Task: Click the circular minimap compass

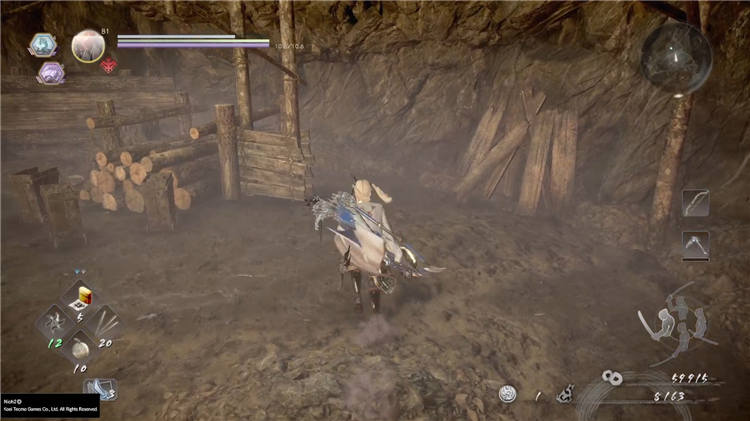Action: pos(677,57)
